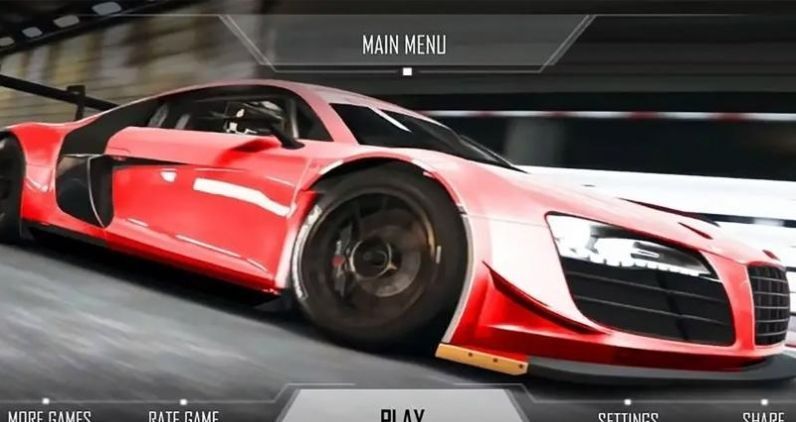Screen dimensions: 796x422
Task: Open the Settings menu
Action: click(x=628, y=416)
